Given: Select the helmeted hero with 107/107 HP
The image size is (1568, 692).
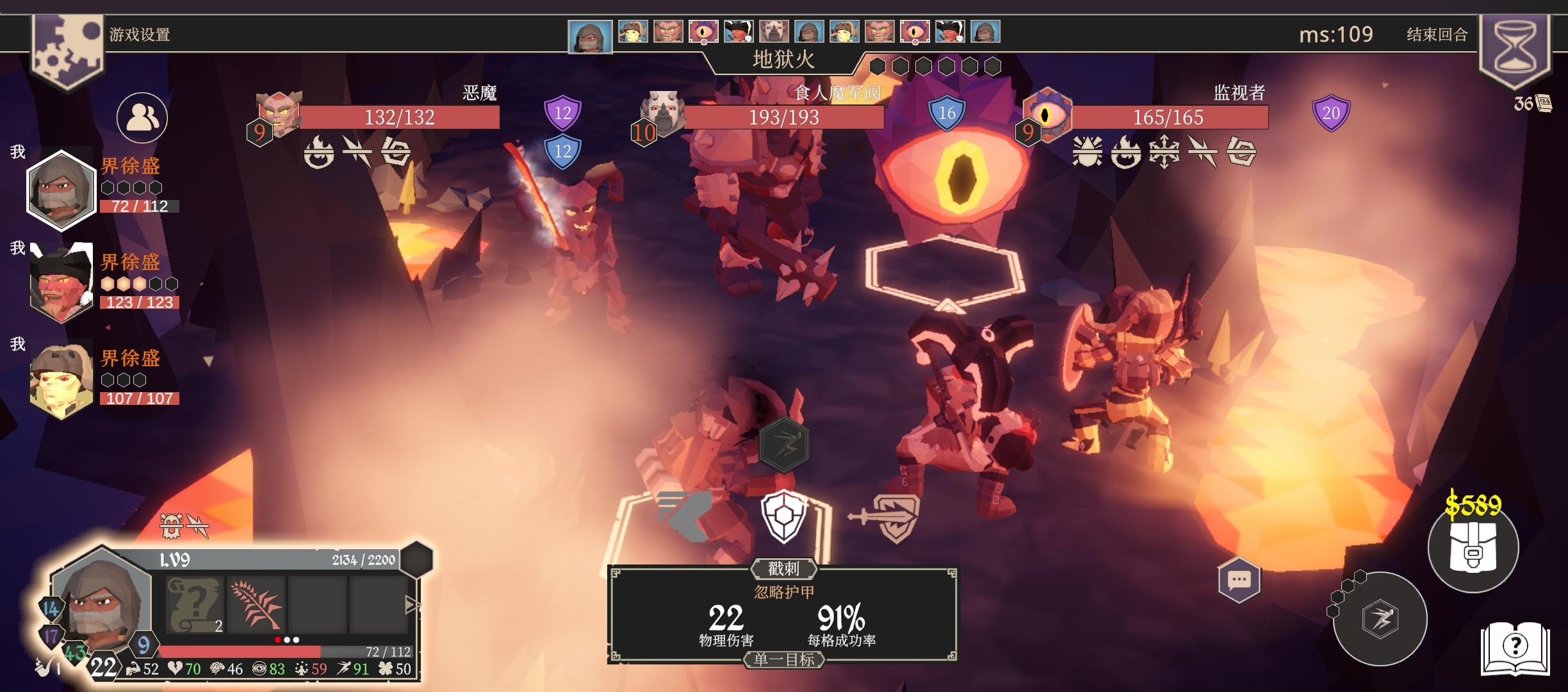Looking at the screenshot, I should tap(61, 379).
